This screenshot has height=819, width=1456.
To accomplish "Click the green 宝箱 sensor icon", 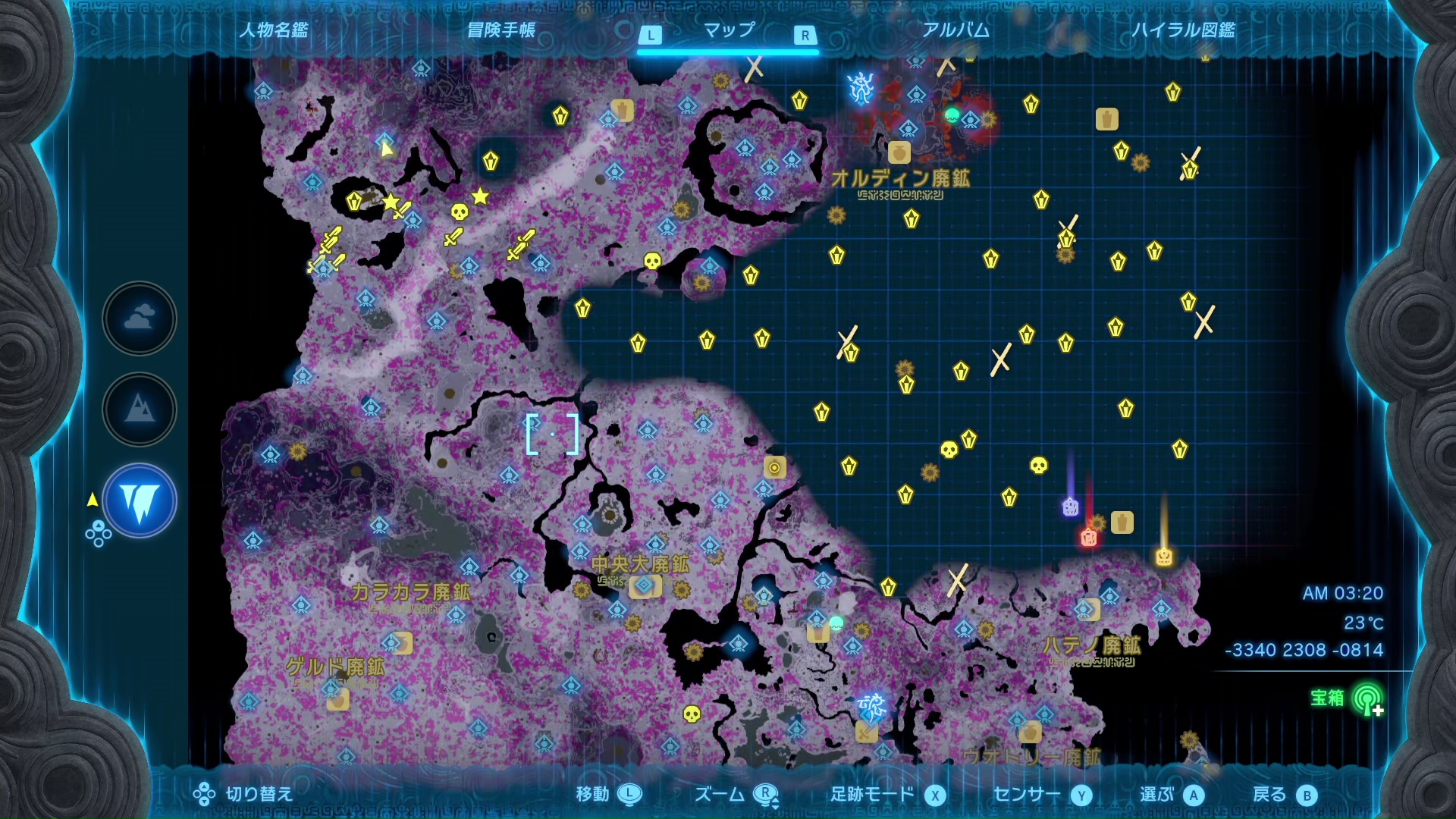I will point(1367,699).
